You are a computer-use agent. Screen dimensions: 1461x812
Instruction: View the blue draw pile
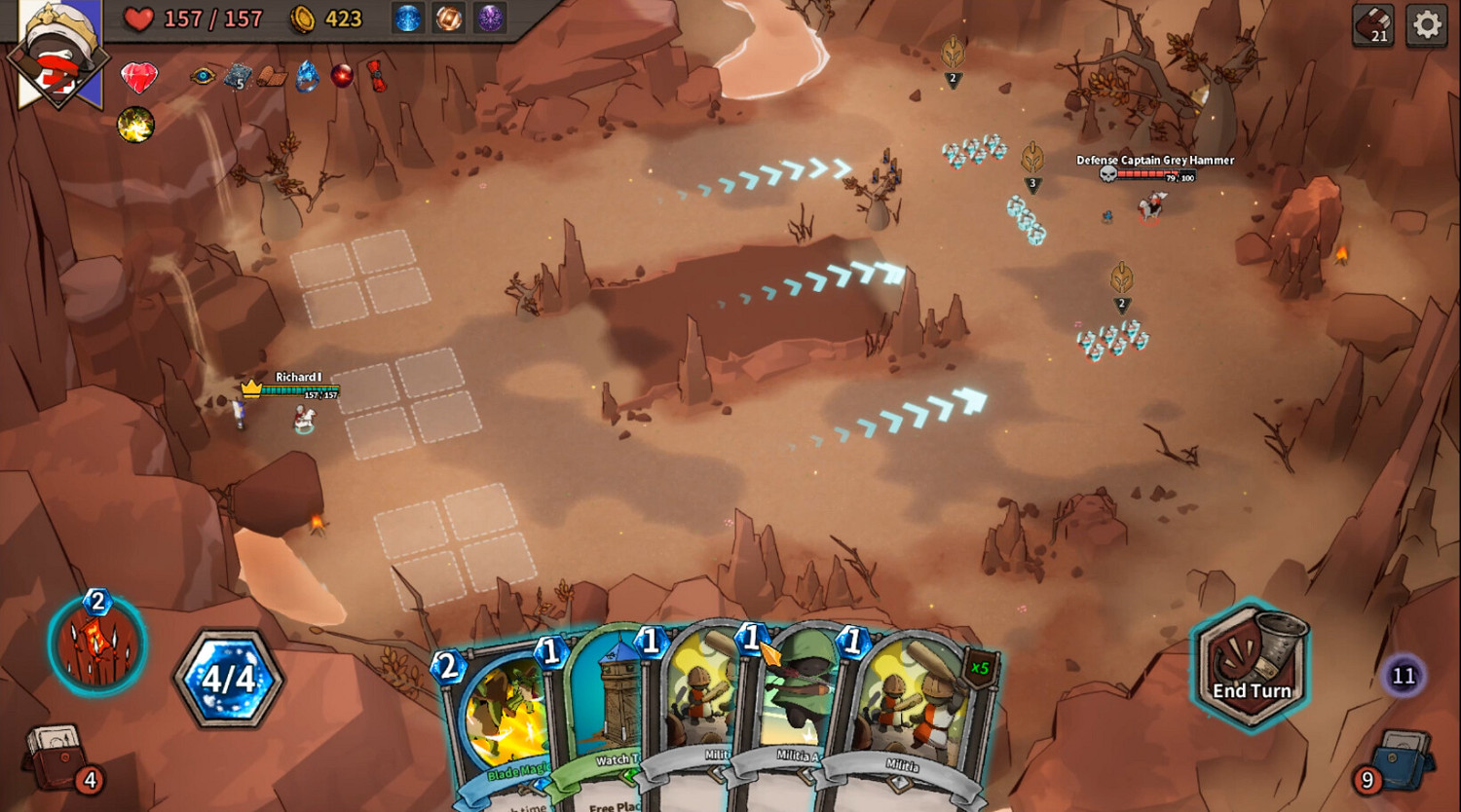pyautogui.click(x=1403, y=758)
